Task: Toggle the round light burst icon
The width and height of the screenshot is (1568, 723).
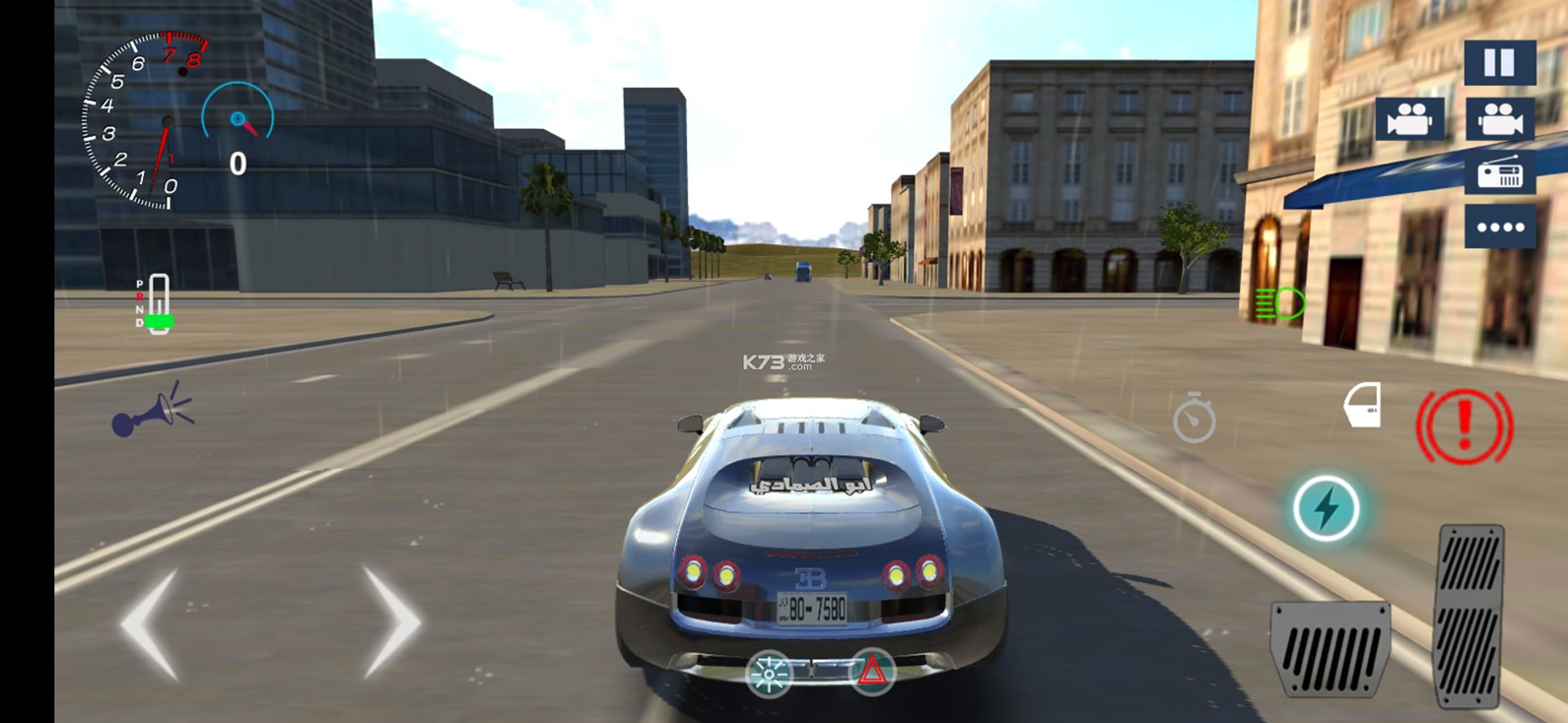Action: (769, 674)
